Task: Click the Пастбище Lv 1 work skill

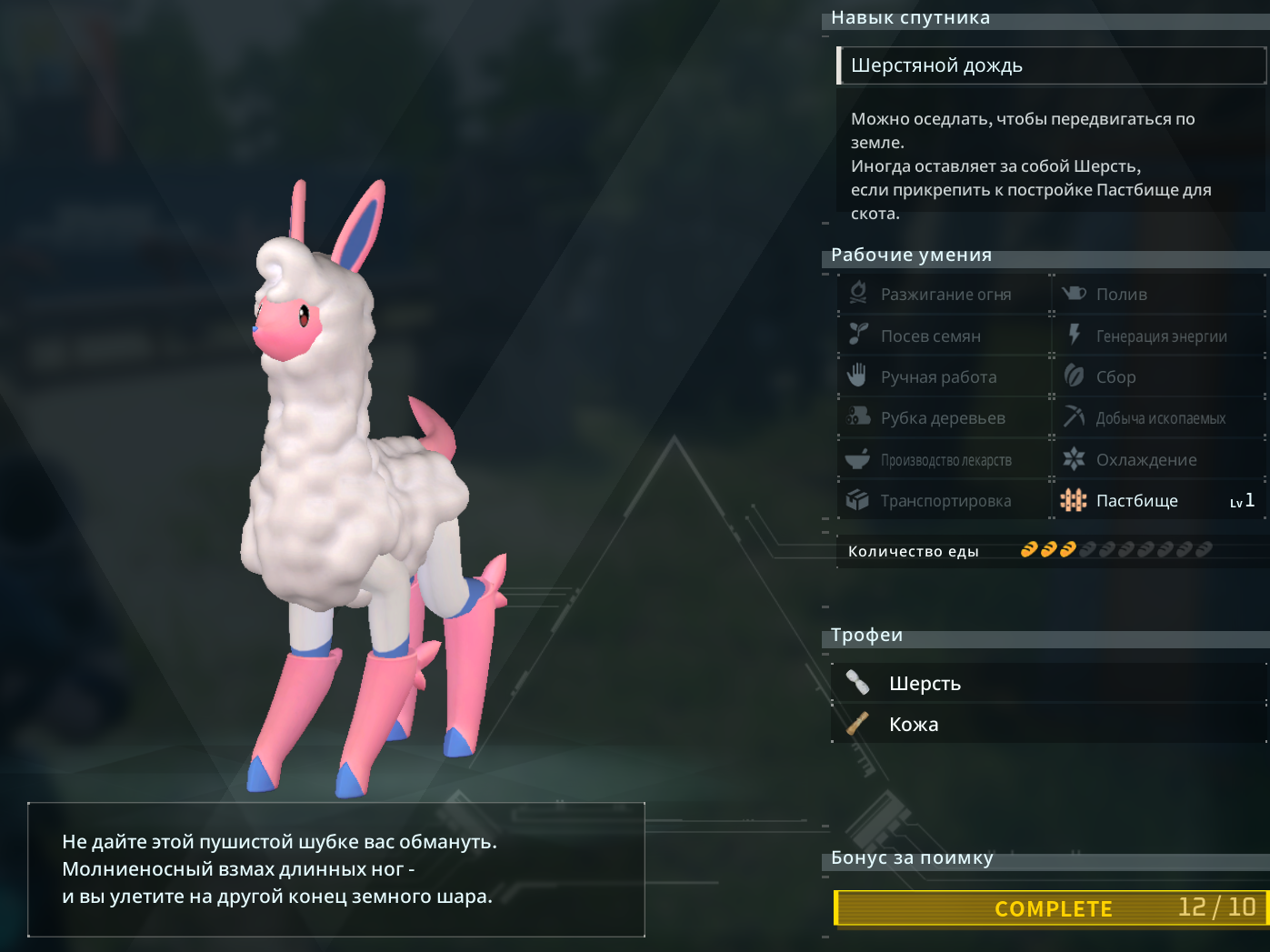Action: tap(1159, 501)
